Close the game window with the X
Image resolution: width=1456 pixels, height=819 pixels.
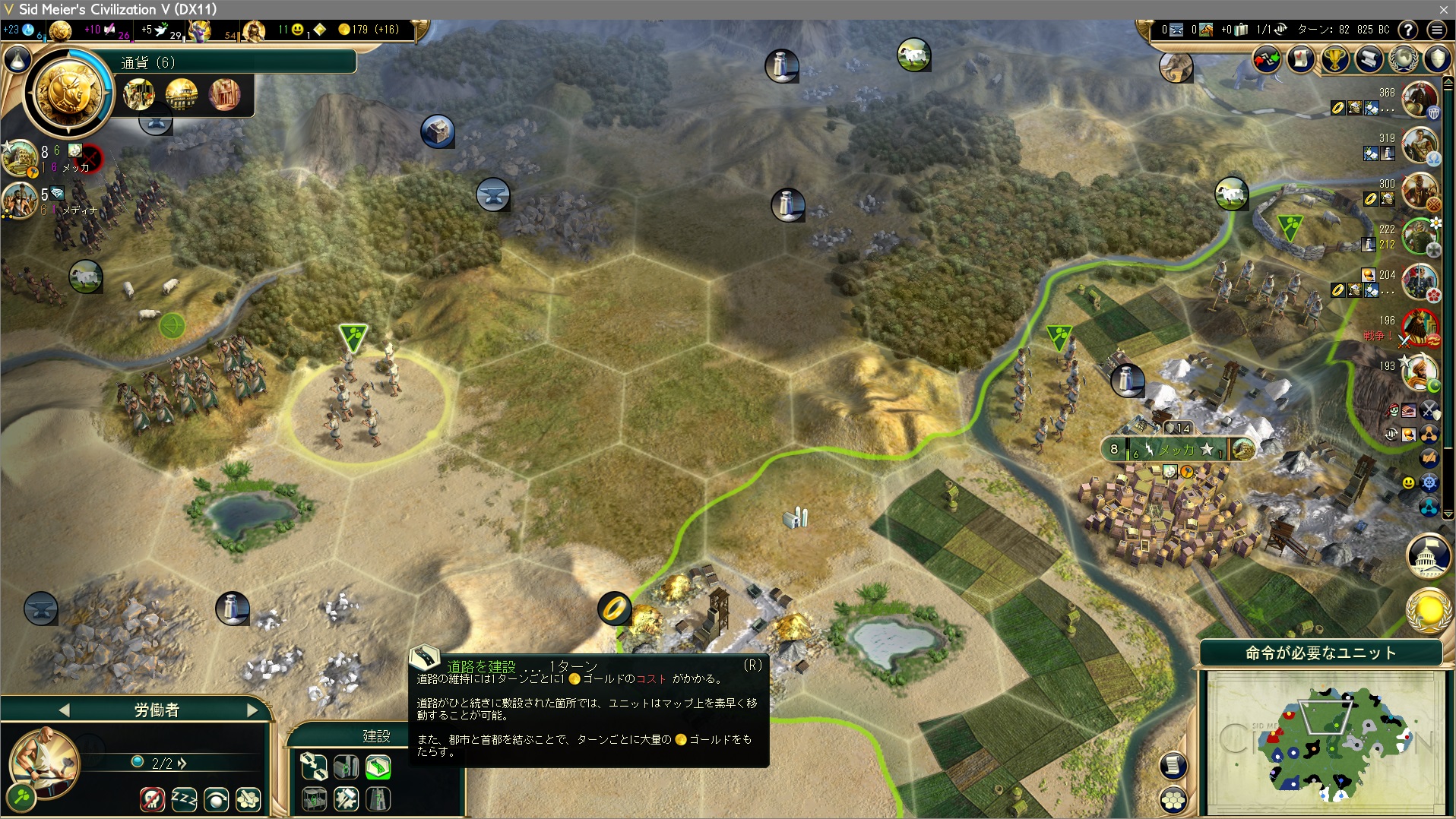click(1444, 9)
